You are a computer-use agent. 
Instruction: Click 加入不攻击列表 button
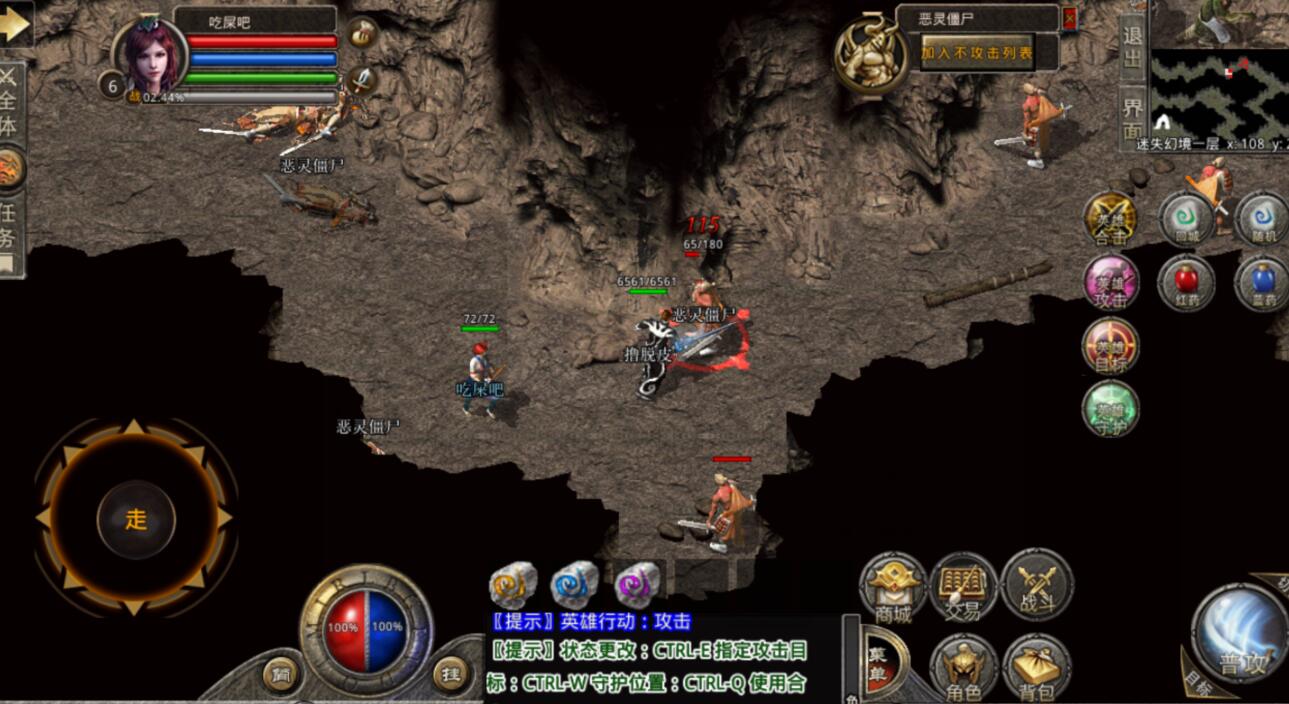pos(976,53)
